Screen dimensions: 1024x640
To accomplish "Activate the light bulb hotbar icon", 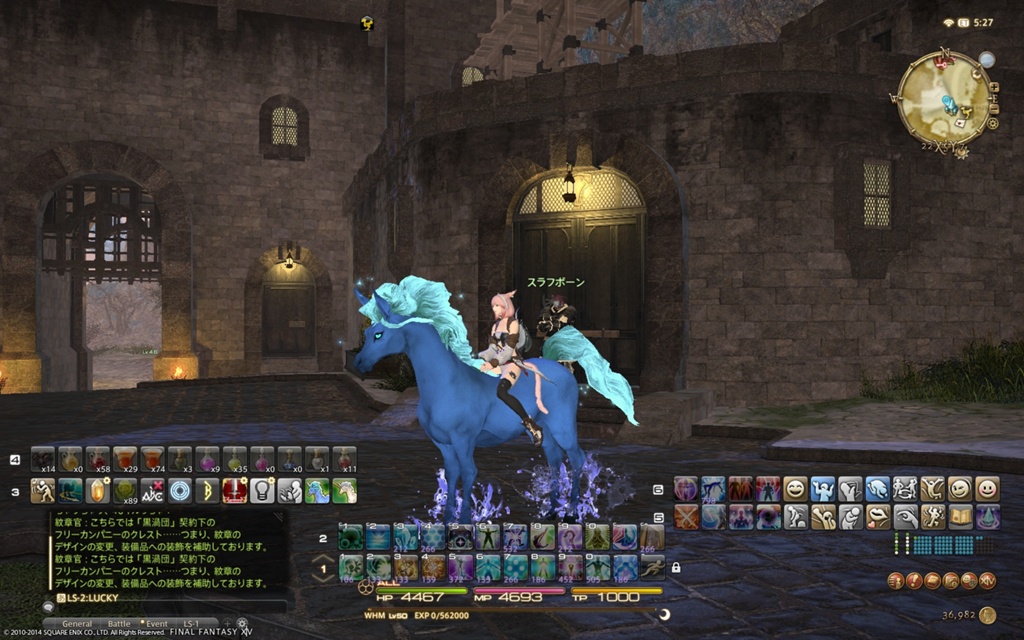I will click(x=262, y=490).
